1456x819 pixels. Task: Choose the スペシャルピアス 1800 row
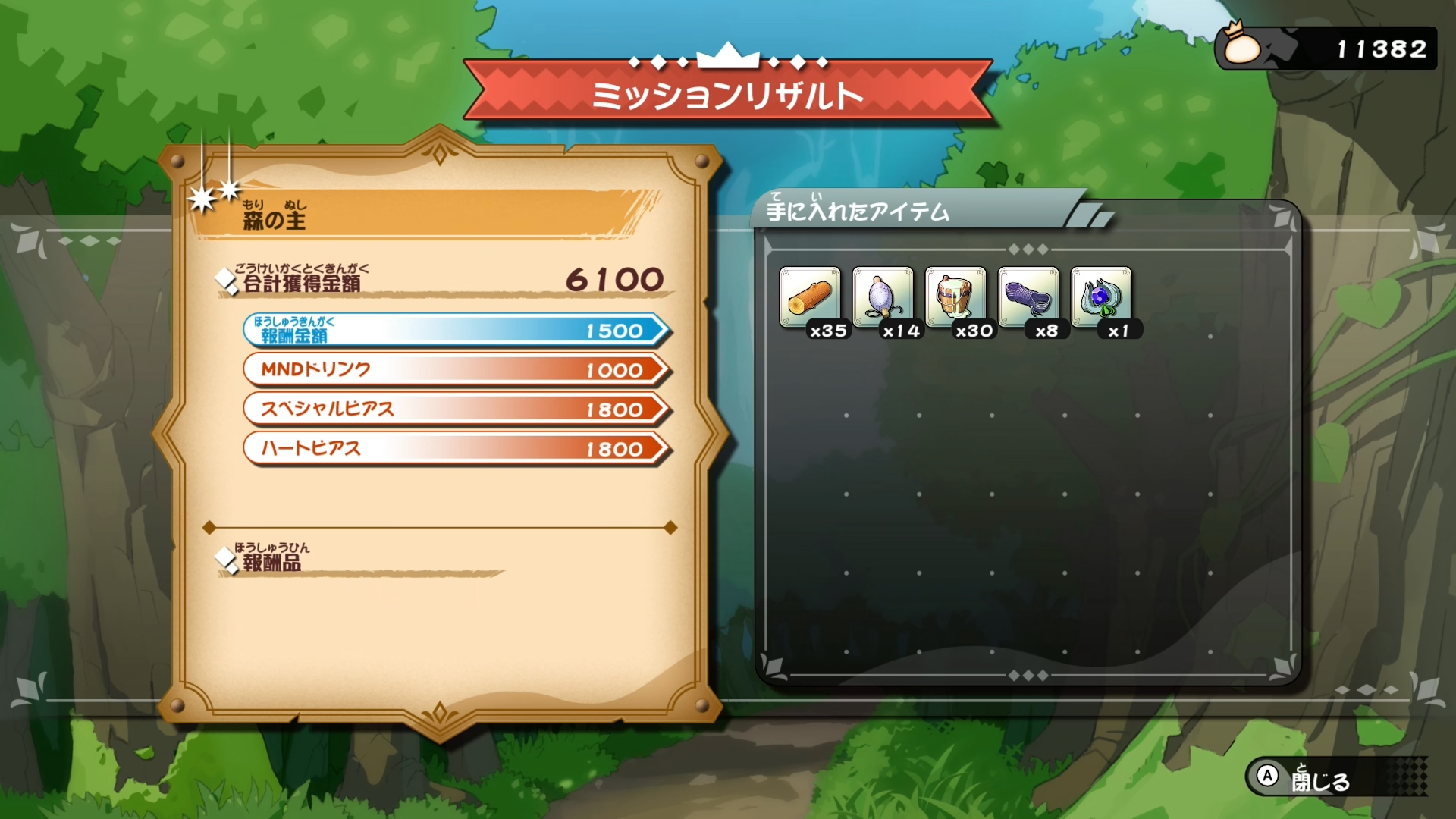click(455, 409)
